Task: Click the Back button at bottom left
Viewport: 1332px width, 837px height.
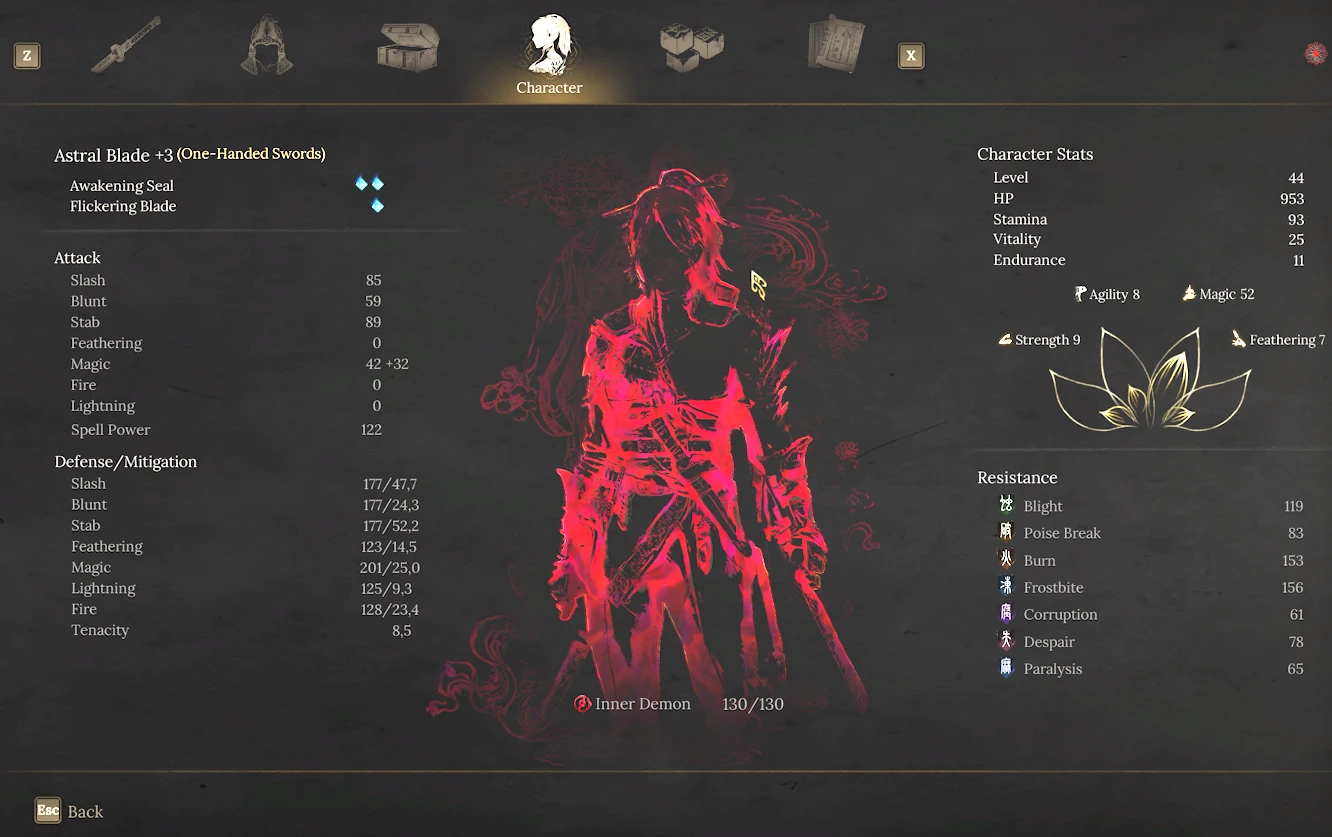Action: pos(69,811)
